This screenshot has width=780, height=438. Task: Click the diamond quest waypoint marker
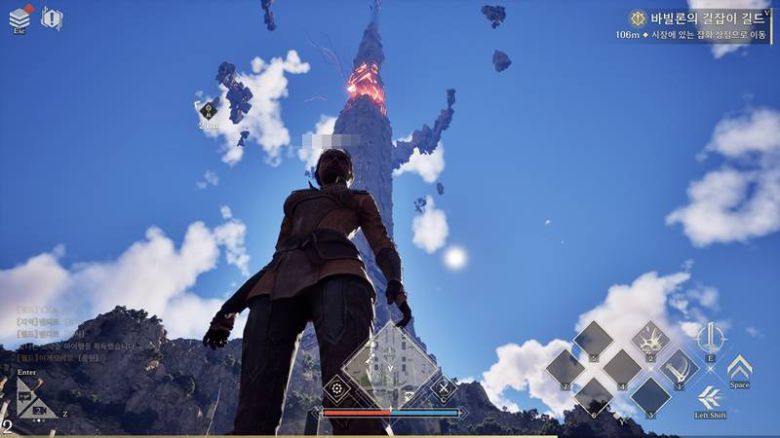(x=208, y=111)
